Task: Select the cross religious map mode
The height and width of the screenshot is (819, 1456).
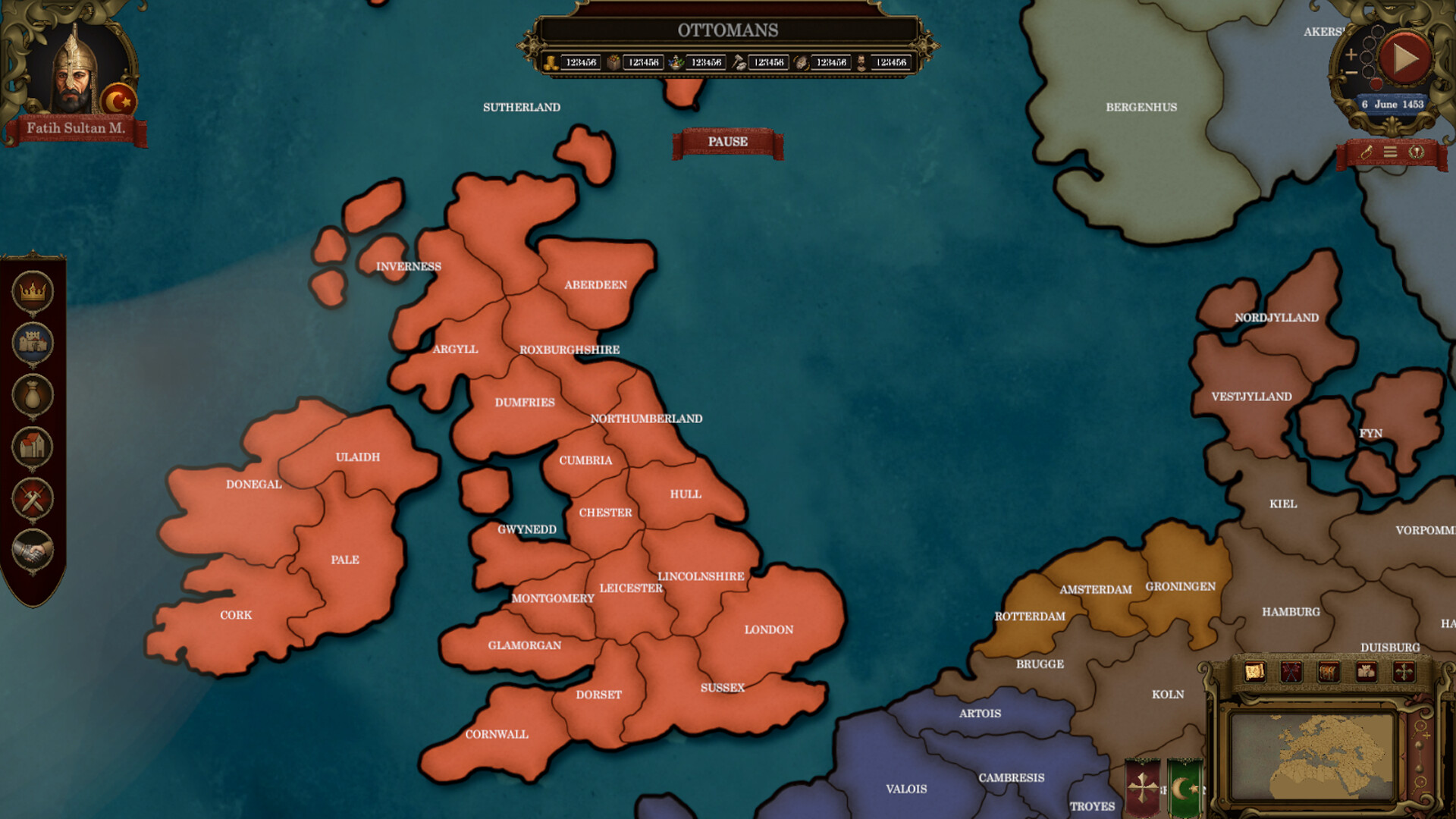Action: tap(1404, 672)
